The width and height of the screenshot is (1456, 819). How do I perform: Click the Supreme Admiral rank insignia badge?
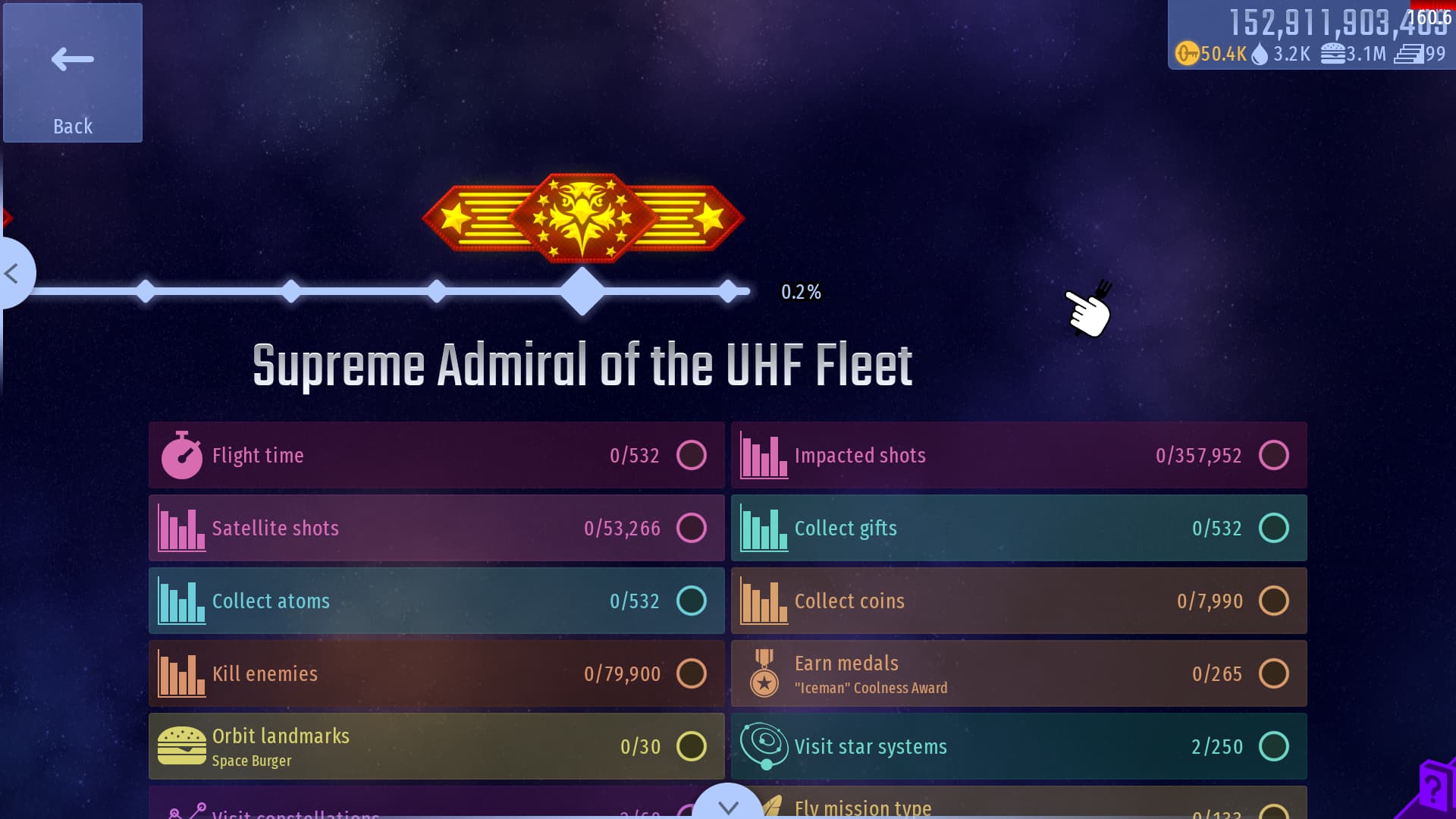[x=582, y=218]
